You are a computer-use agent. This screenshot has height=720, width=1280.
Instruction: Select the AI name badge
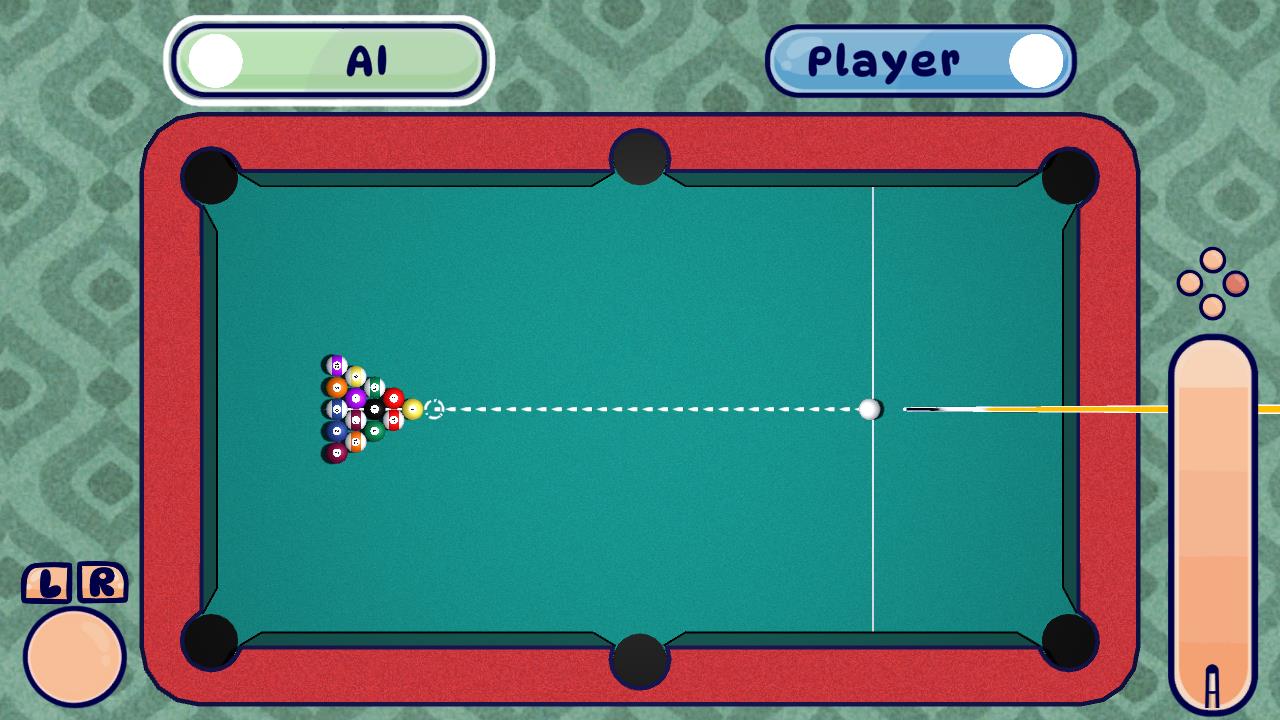coord(330,58)
